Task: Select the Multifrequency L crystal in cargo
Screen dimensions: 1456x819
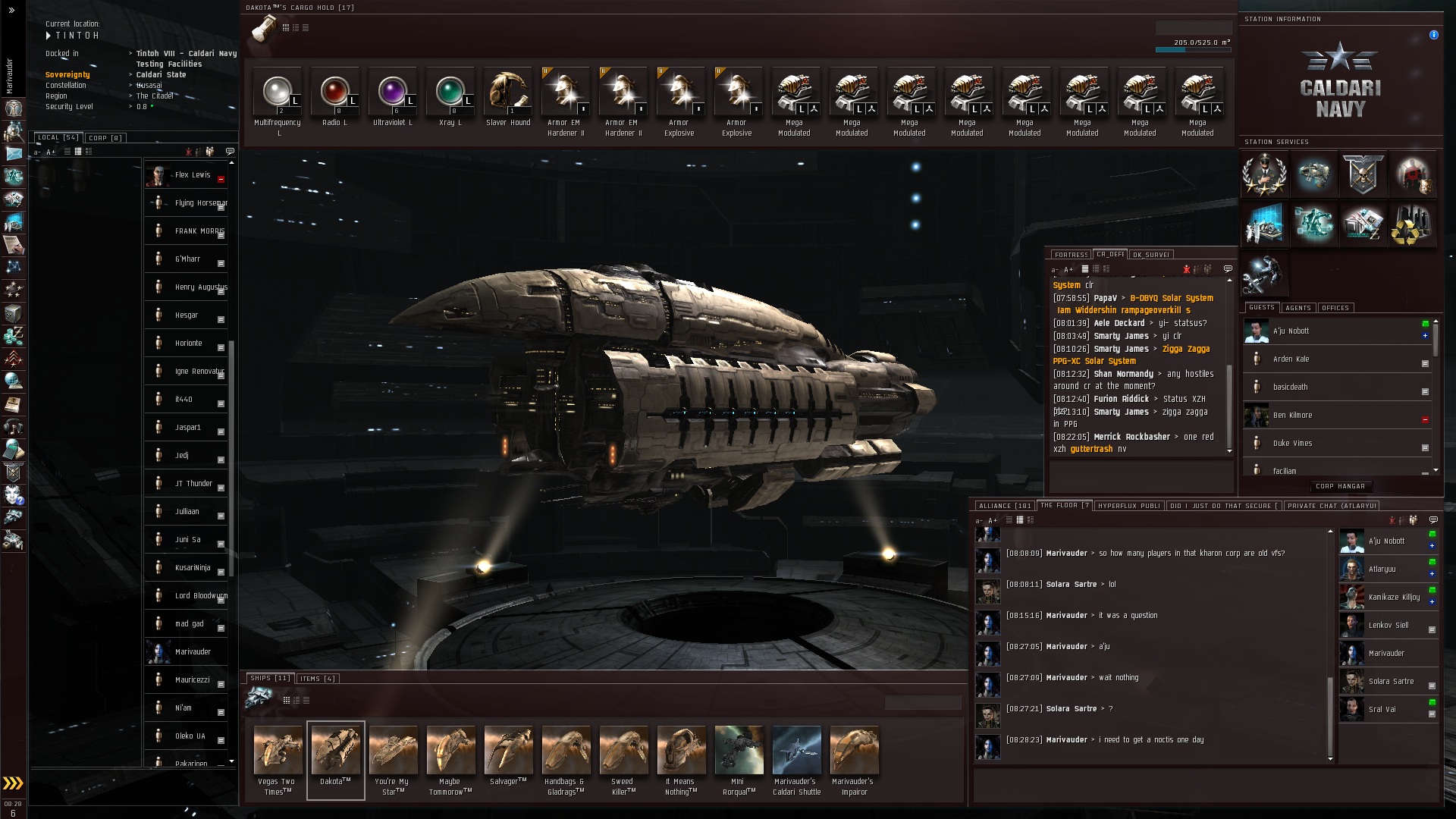Action: tap(278, 93)
